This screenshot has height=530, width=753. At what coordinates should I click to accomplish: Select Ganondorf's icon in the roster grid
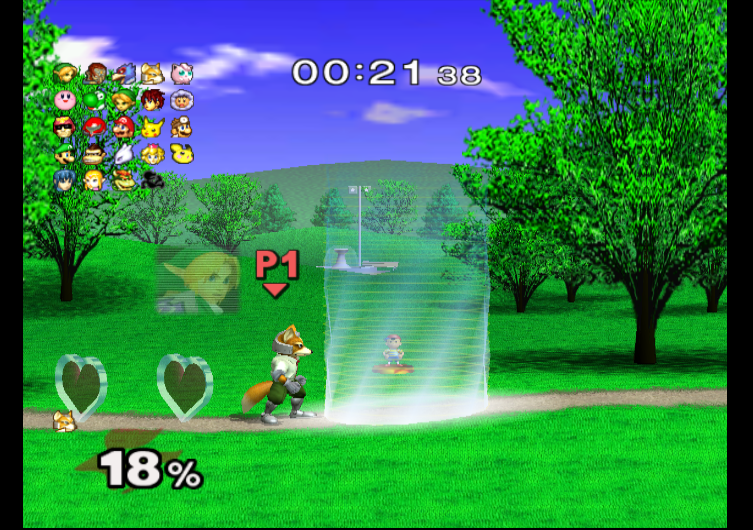point(96,73)
